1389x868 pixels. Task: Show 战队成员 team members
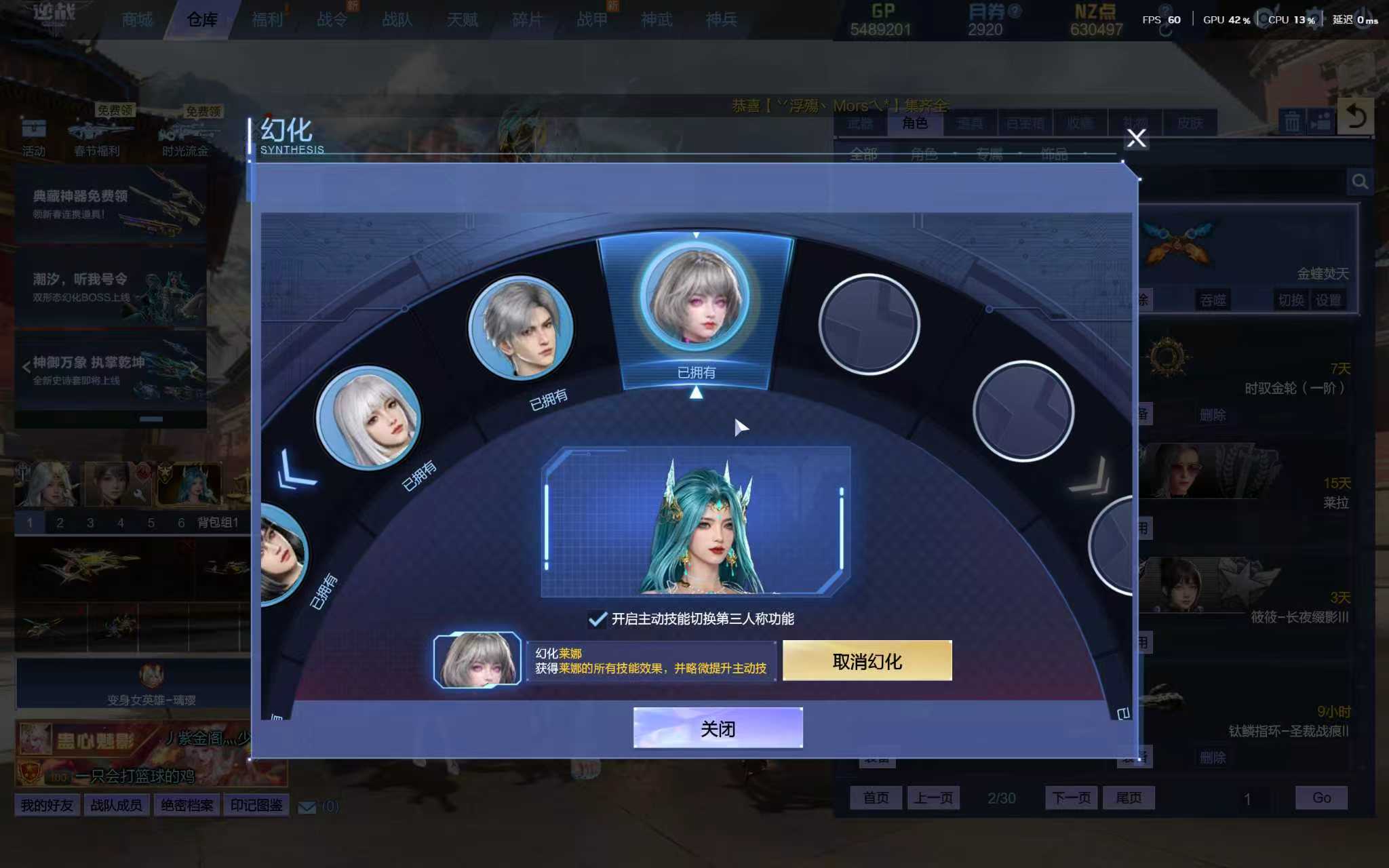point(117,806)
